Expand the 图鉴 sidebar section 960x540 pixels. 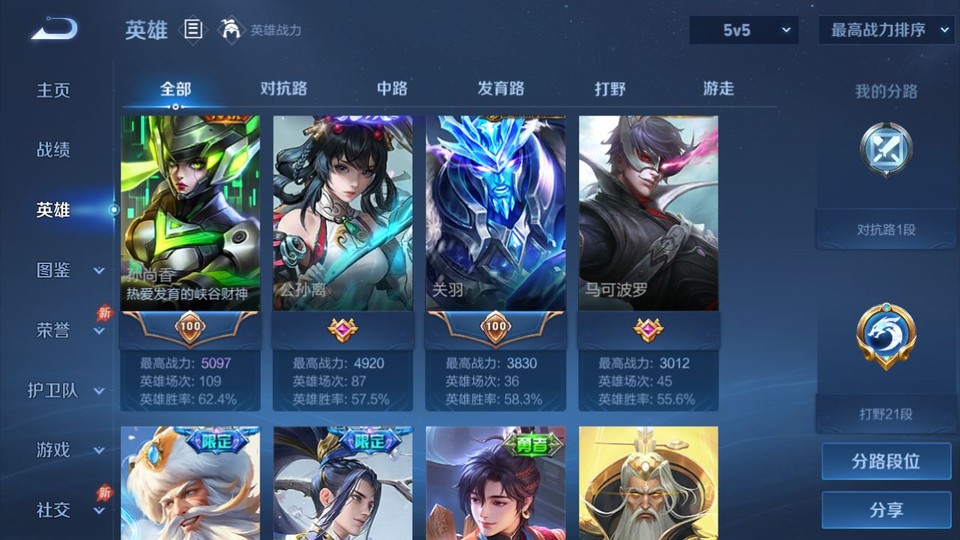(x=70, y=270)
